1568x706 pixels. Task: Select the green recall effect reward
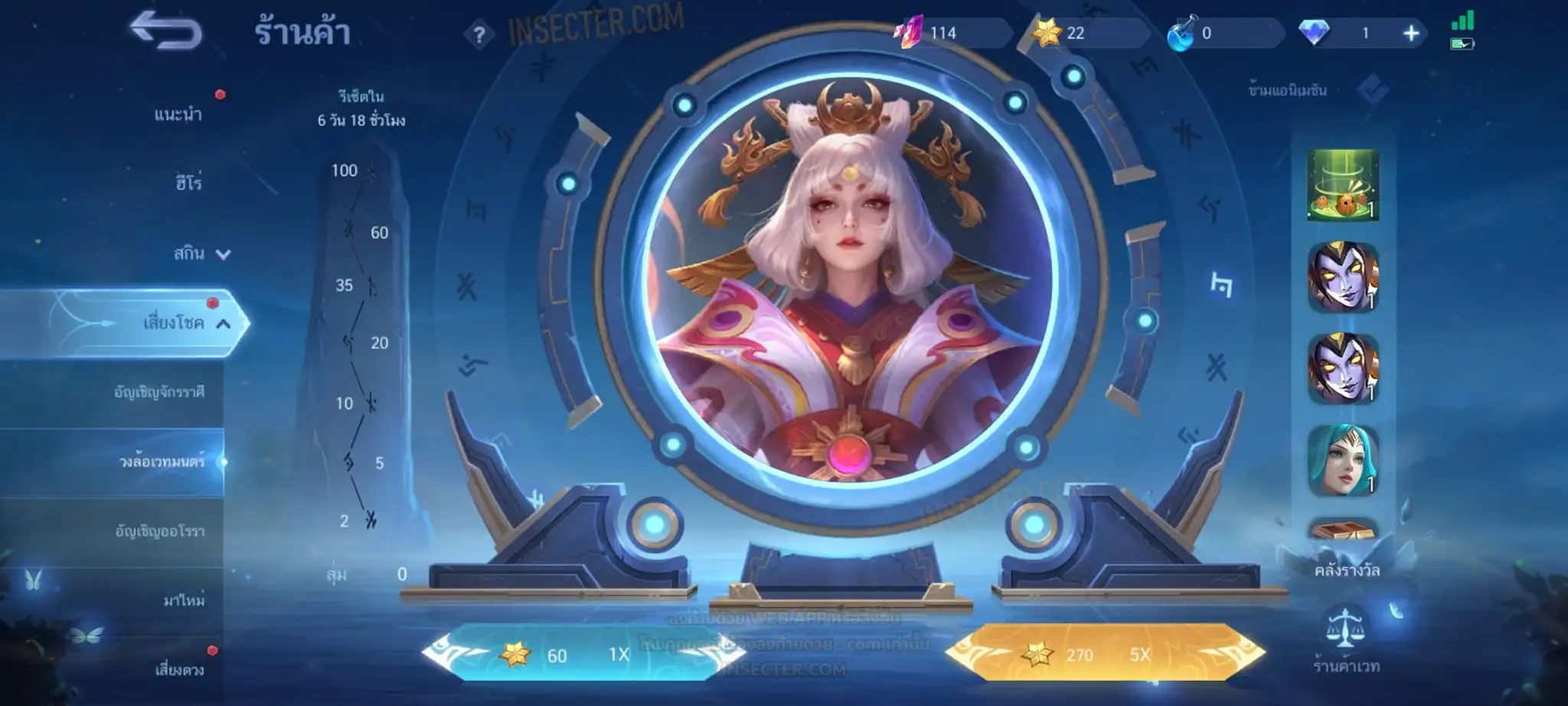coord(1343,185)
